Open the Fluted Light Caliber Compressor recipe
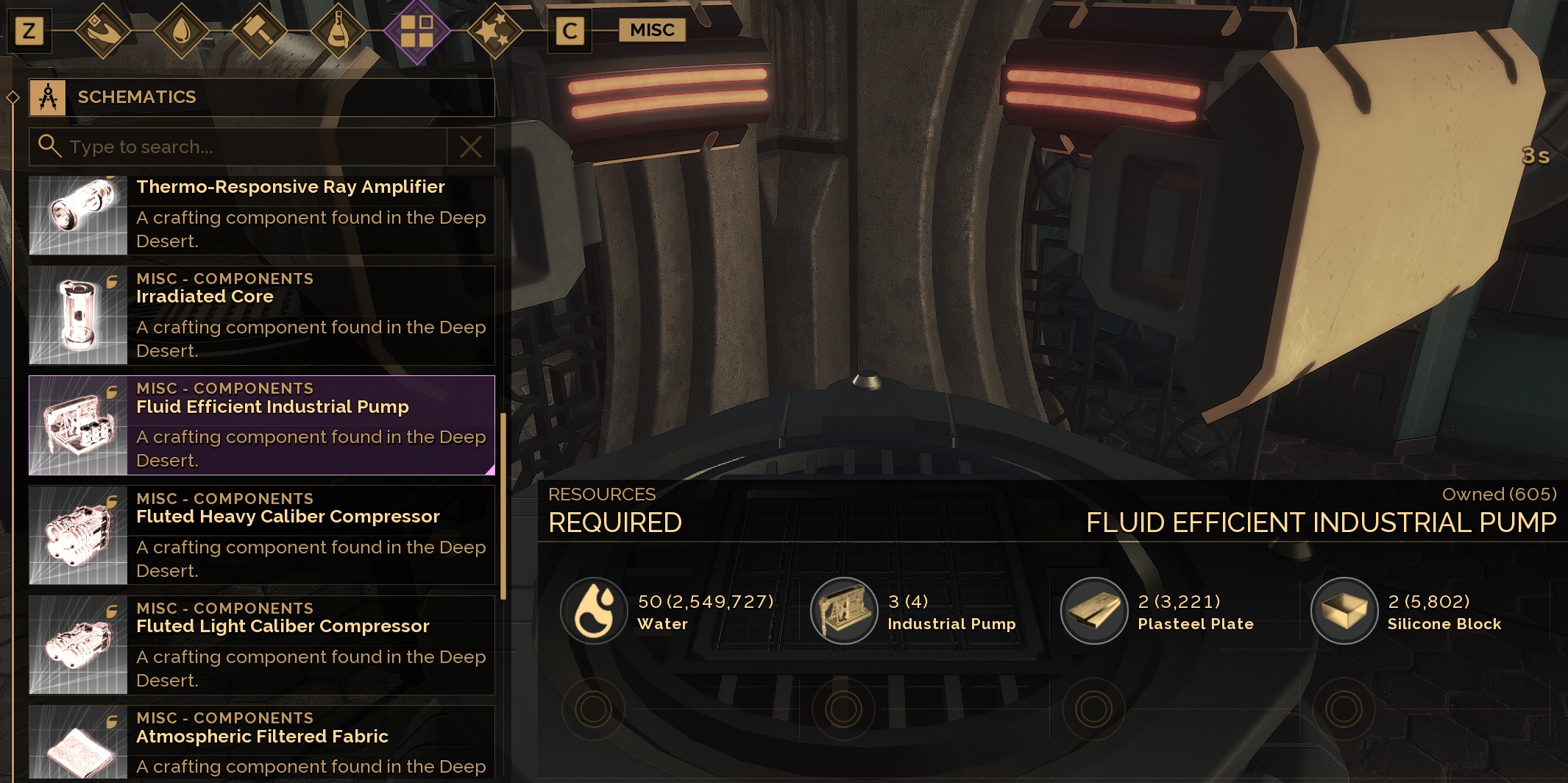 coord(261,645)
